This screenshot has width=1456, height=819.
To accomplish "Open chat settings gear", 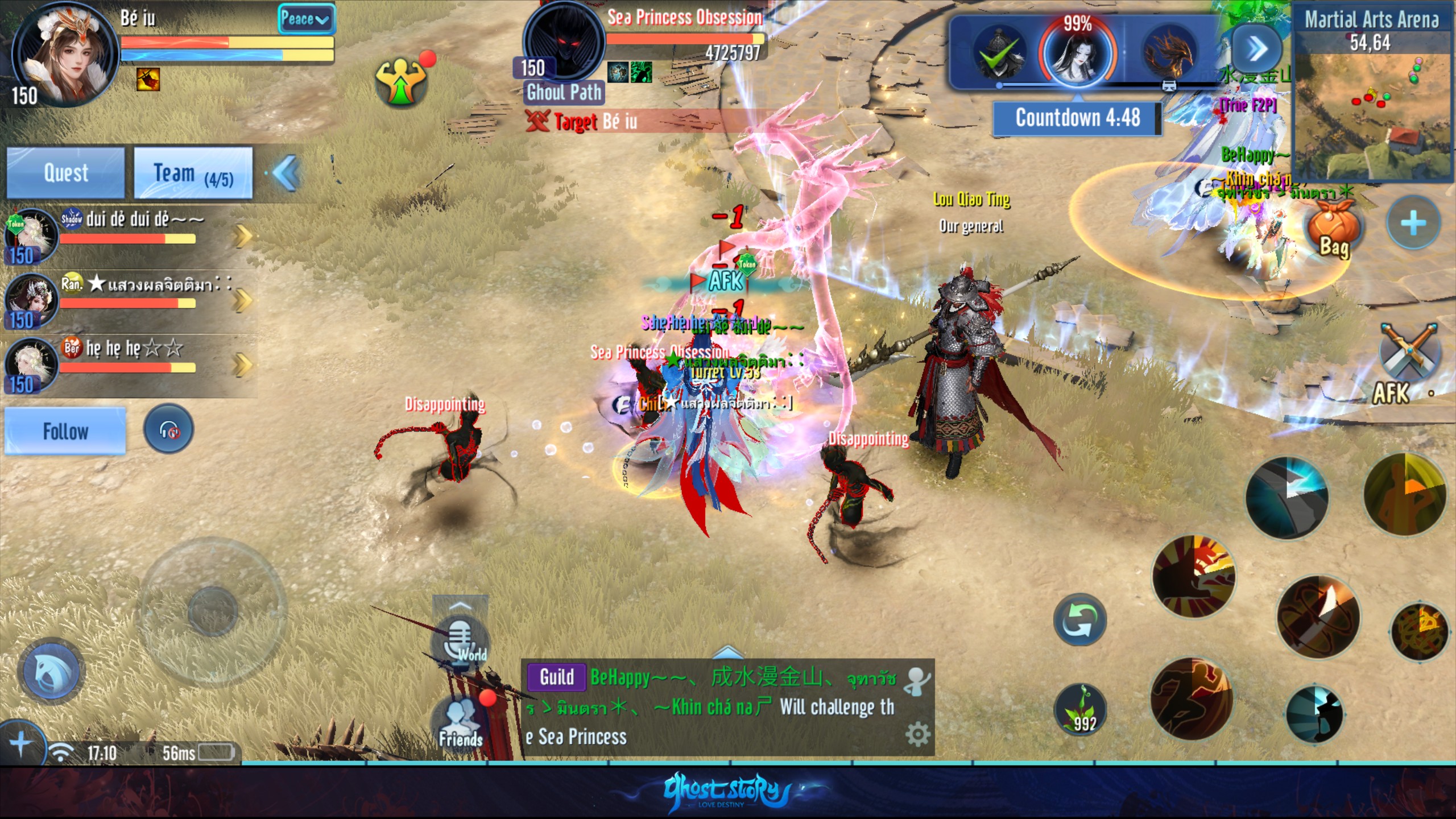I will [917, 735].
